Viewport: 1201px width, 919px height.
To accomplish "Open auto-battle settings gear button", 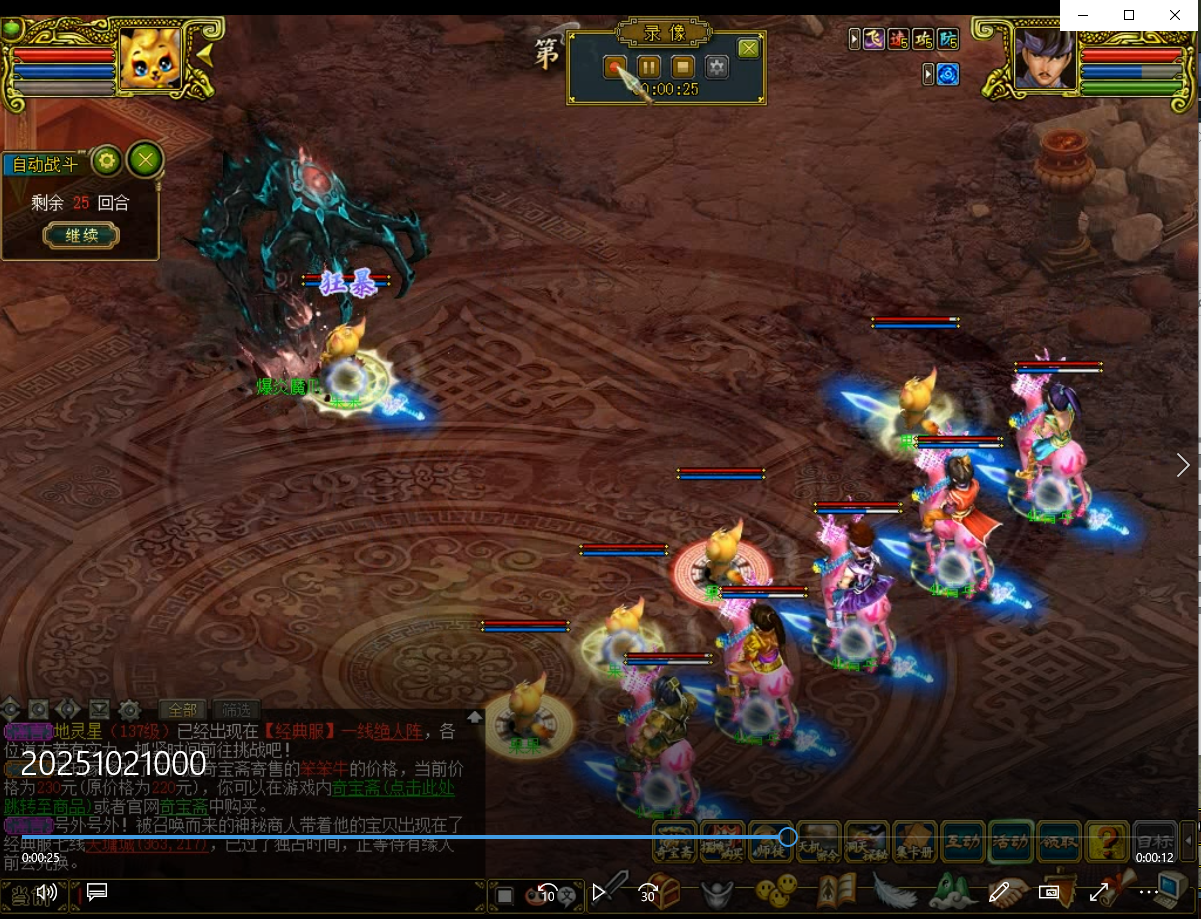I will [x=107, y=160].
